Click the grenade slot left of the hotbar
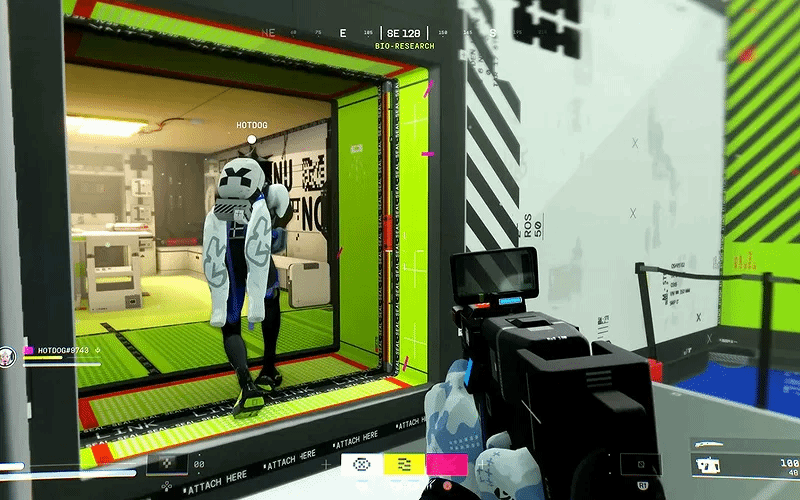Screen dimensions: 800x500 pyautogui.click(x=167, y=463)
